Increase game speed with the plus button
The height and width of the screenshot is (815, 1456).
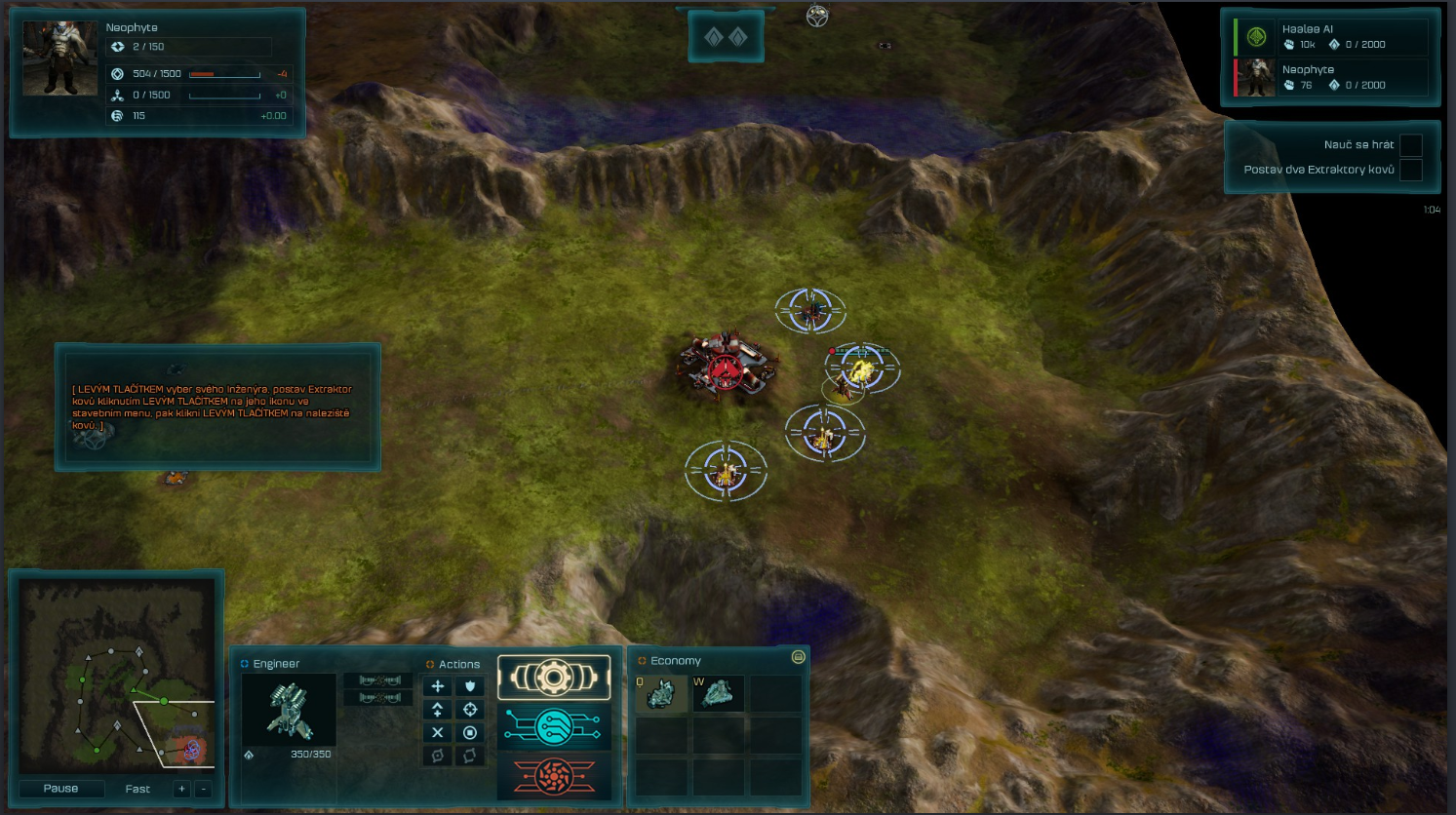(x=181, y=789)
